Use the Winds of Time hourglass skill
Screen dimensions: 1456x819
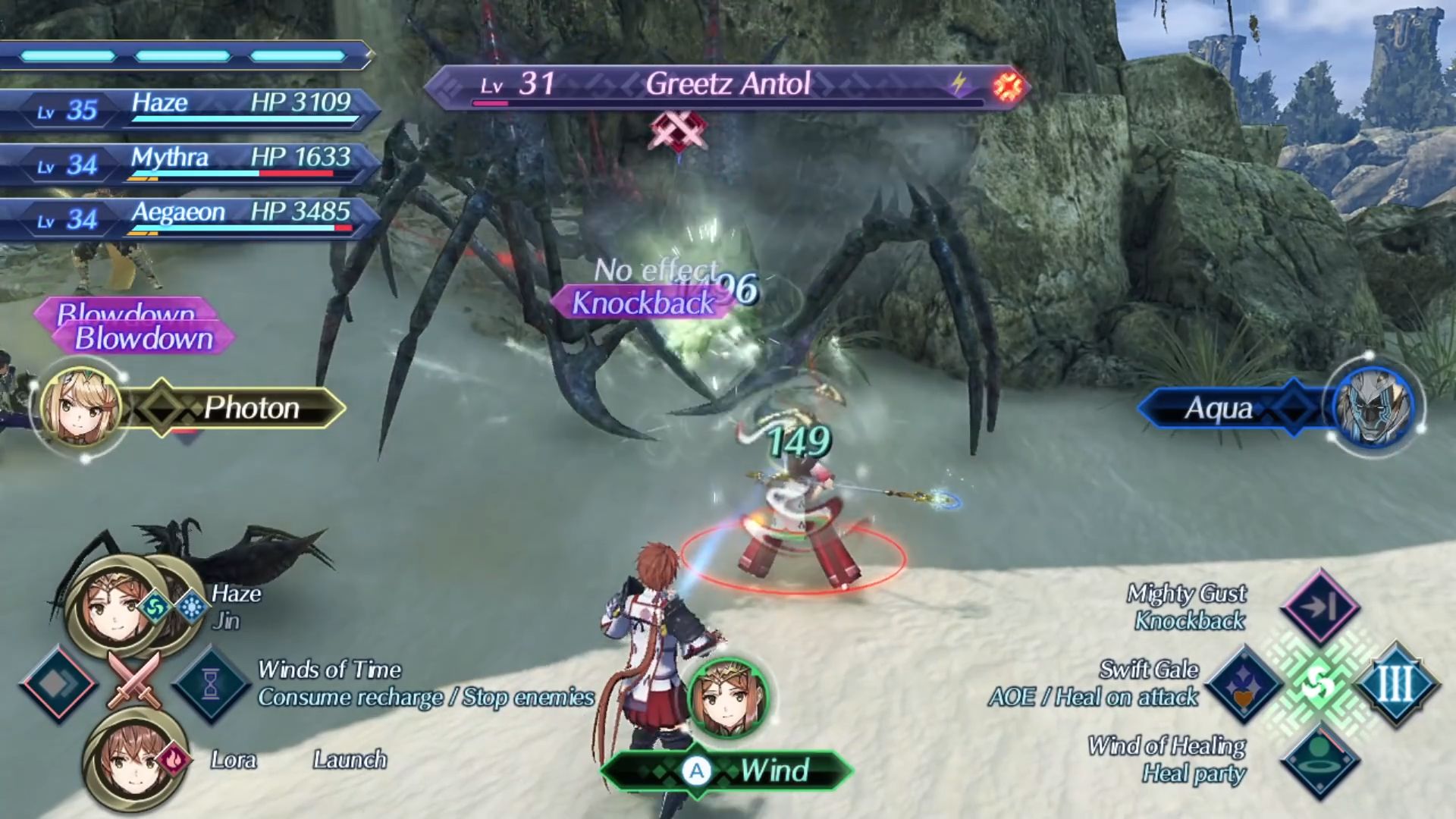[x=211, y=684]
